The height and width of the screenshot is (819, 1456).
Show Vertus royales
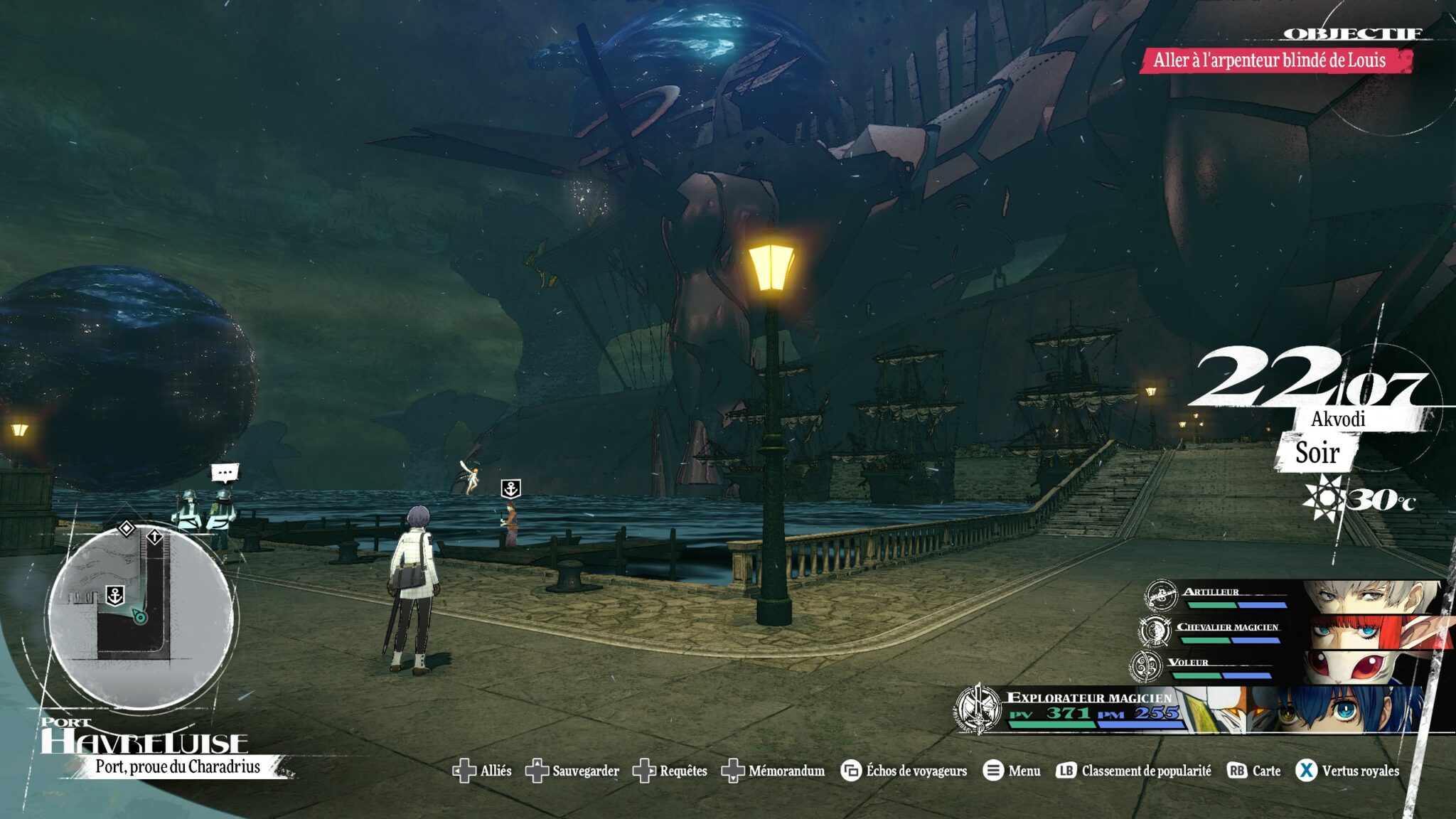coord(1348,771)
